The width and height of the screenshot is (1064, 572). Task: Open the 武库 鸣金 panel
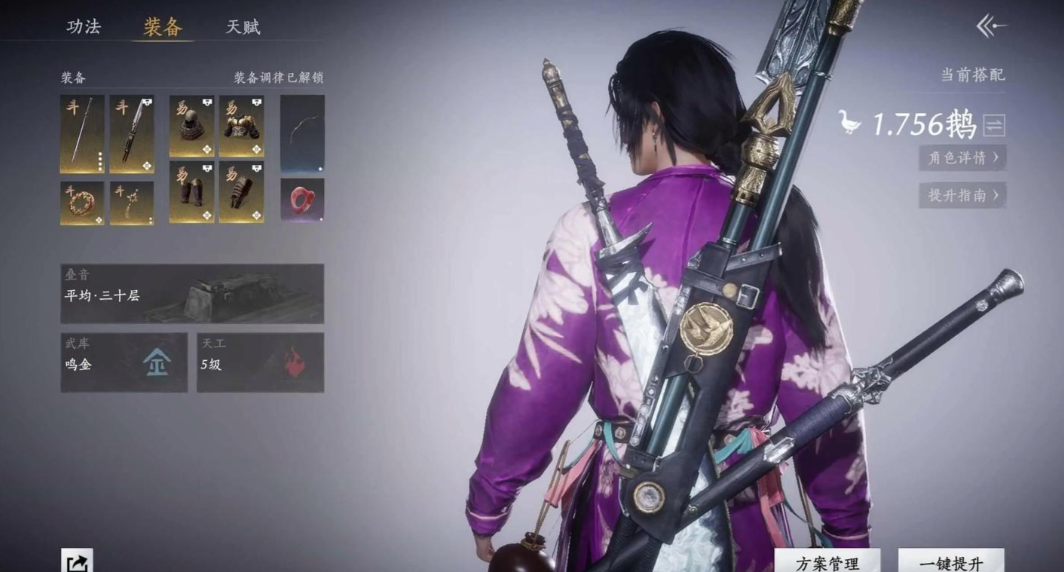[x=124, y=362]
